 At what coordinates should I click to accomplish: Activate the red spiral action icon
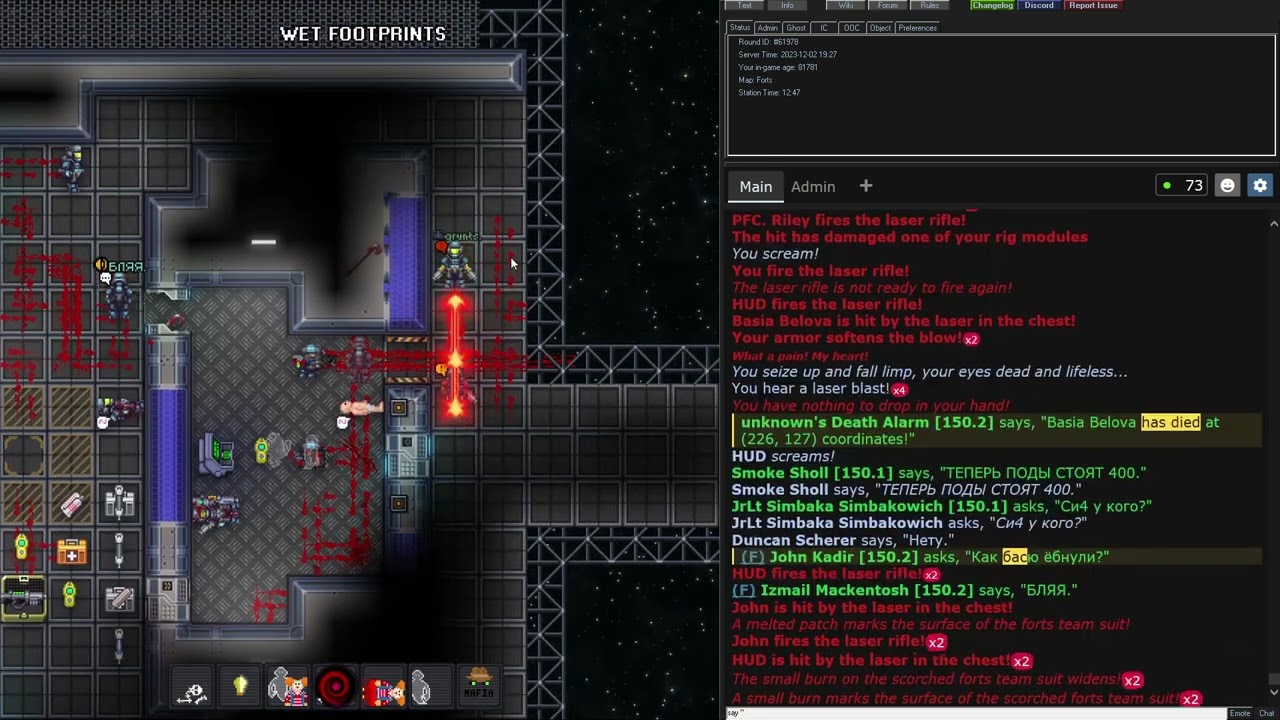pos(335,688)
